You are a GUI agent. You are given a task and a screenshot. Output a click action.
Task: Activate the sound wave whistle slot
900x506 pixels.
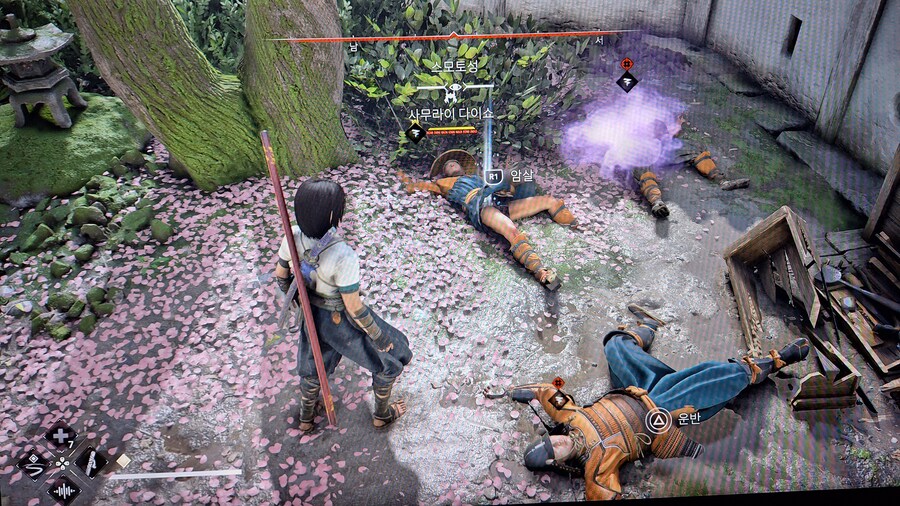(63, 490)
